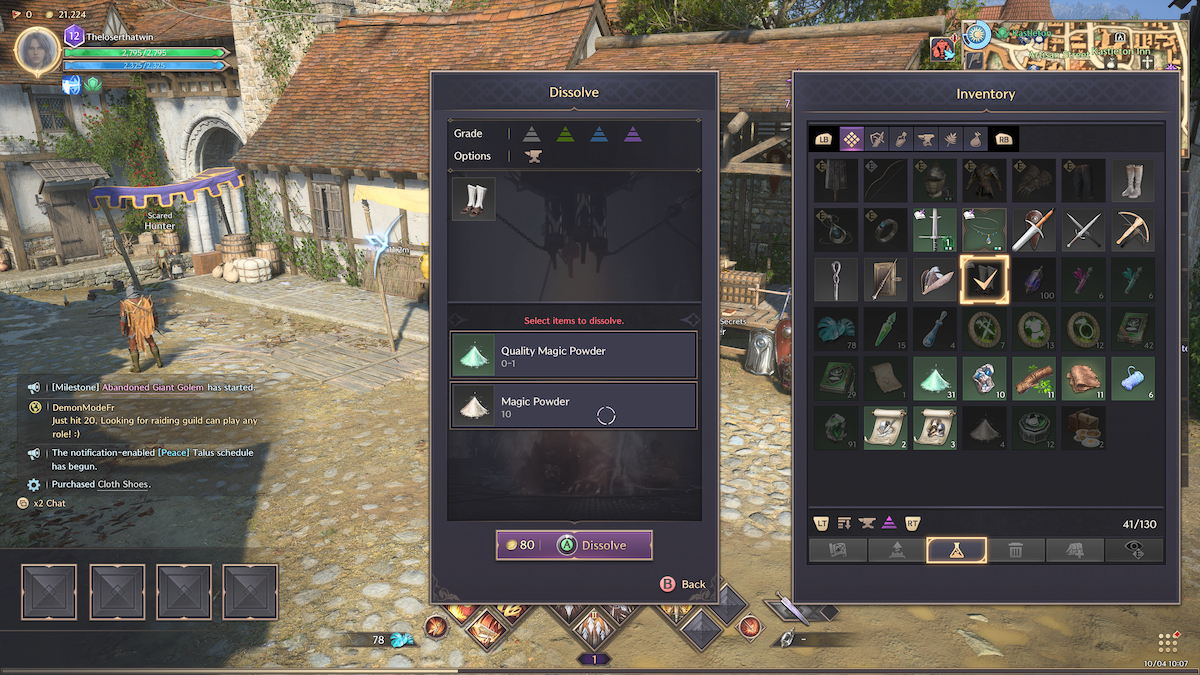The height and width of the screenshot is (675, 1200).
Task: Activate the dissolve flask button in inventory
Action: tap(956, 550)
